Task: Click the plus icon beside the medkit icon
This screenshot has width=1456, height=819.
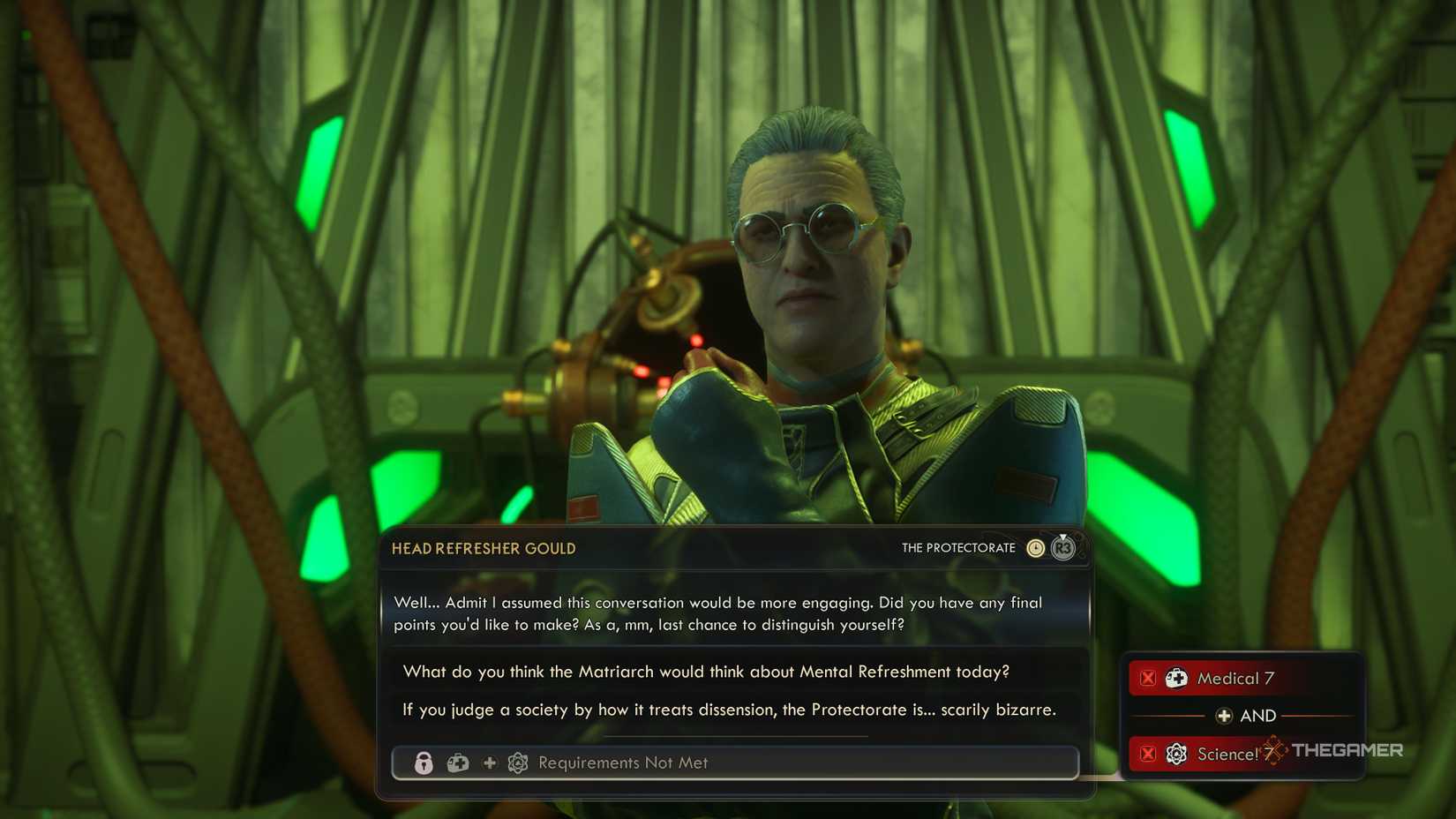Action: point(488,763)
